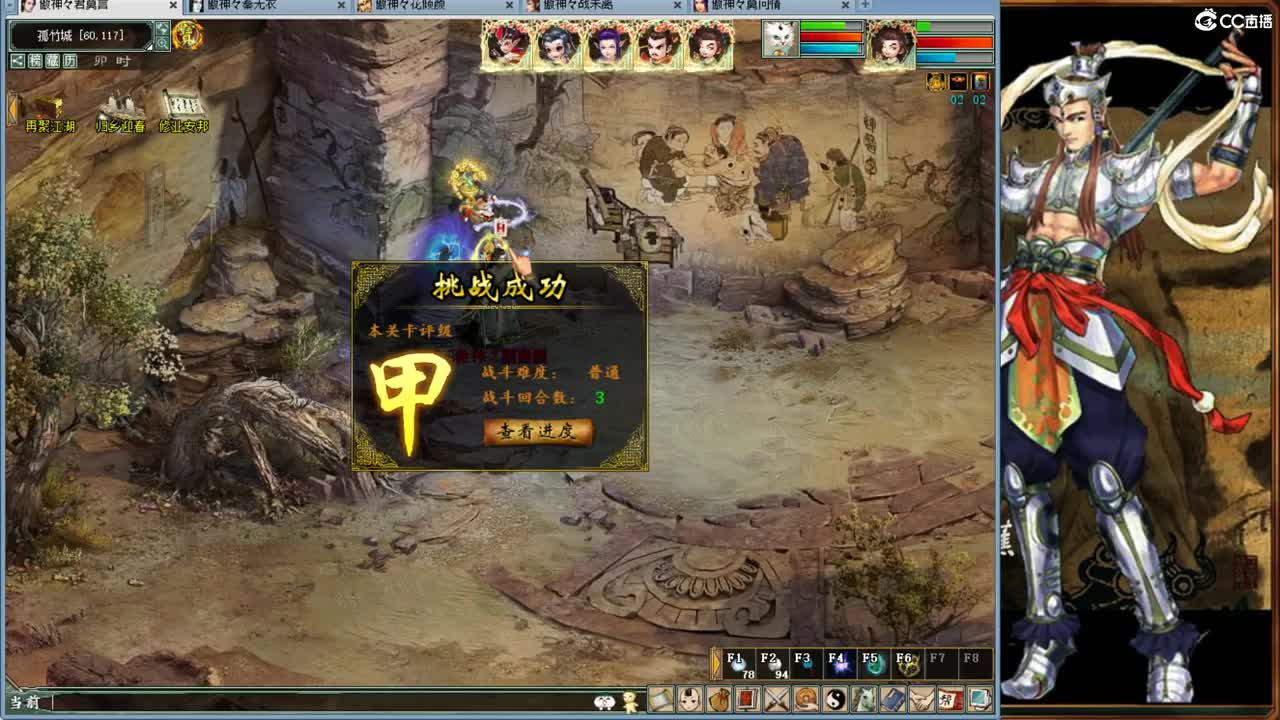Click the minimap magnifier zoom control
The image size is (1280, 720).
(x=162, y=43)
